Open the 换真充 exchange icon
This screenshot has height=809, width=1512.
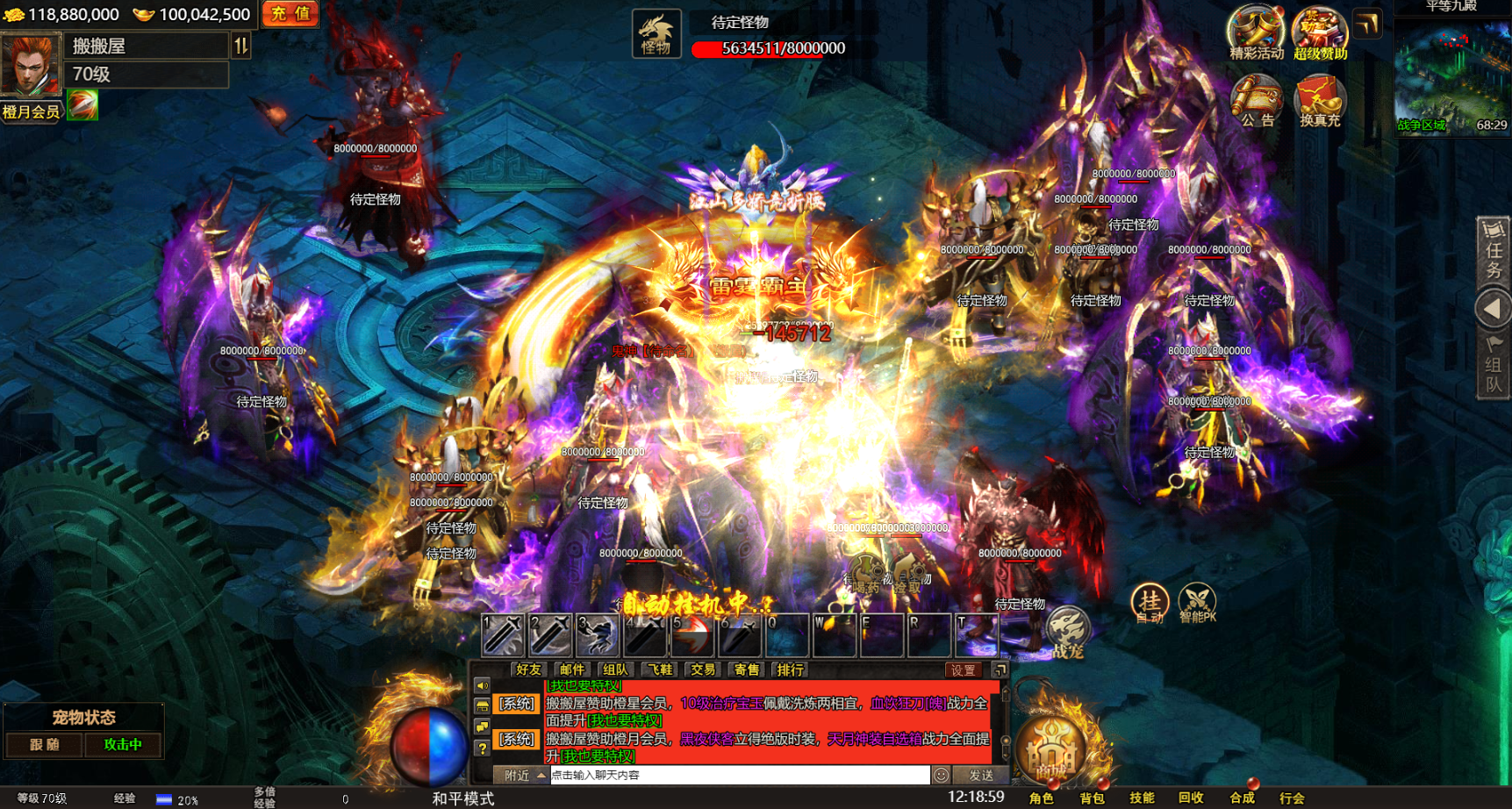click(1319, 101)
